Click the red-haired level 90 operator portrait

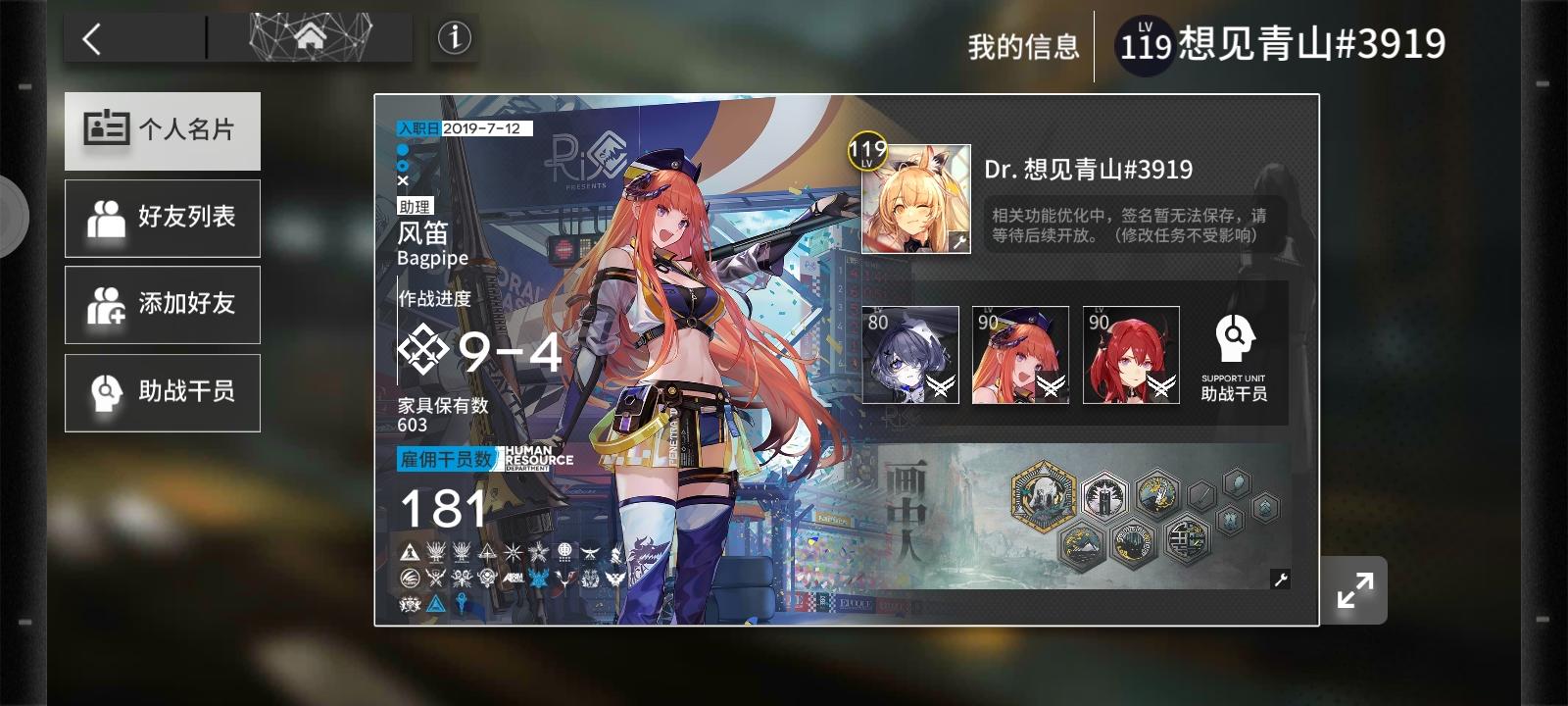point(1129,355)
